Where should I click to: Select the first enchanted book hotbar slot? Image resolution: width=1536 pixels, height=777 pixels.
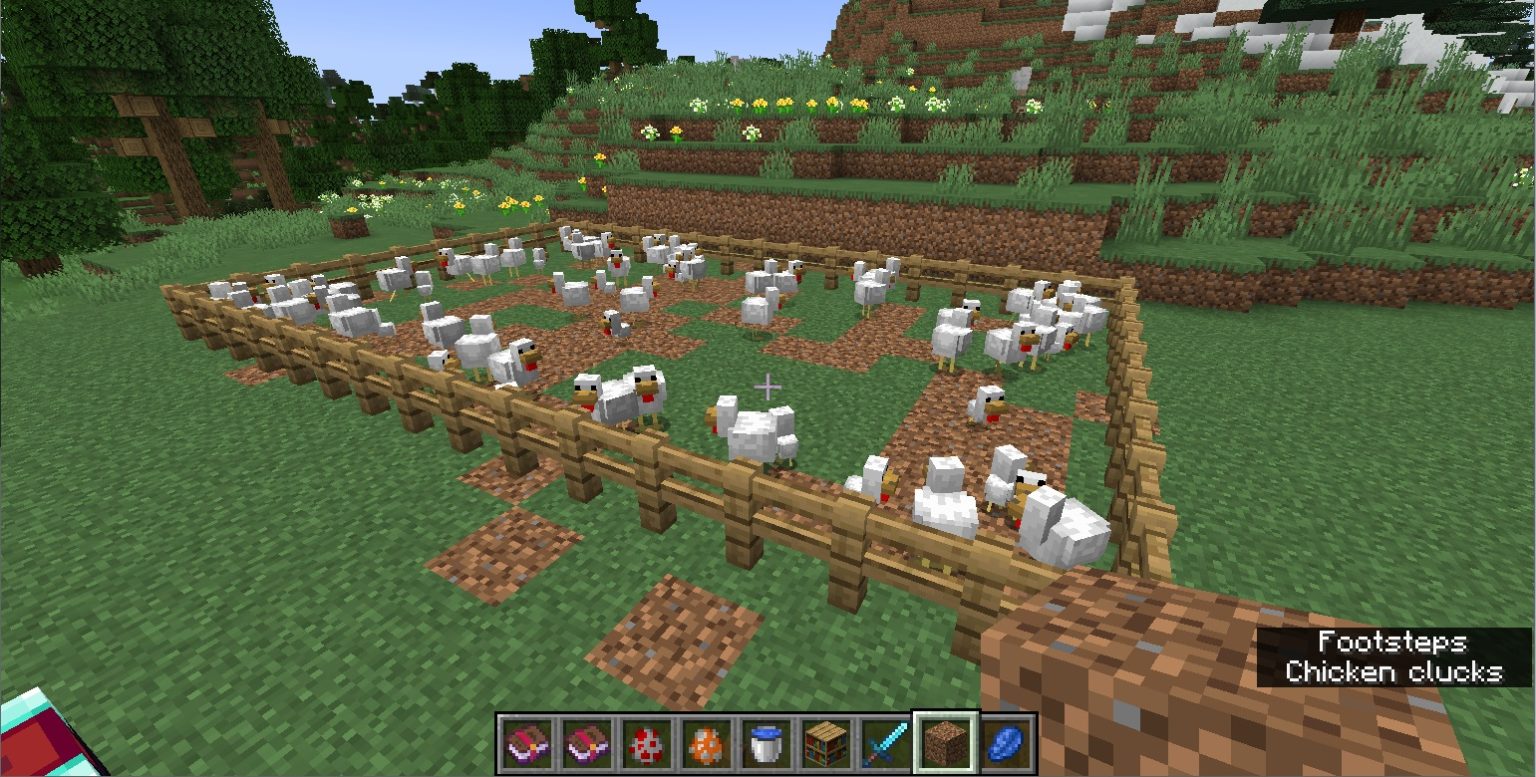[x=528, y=742]
